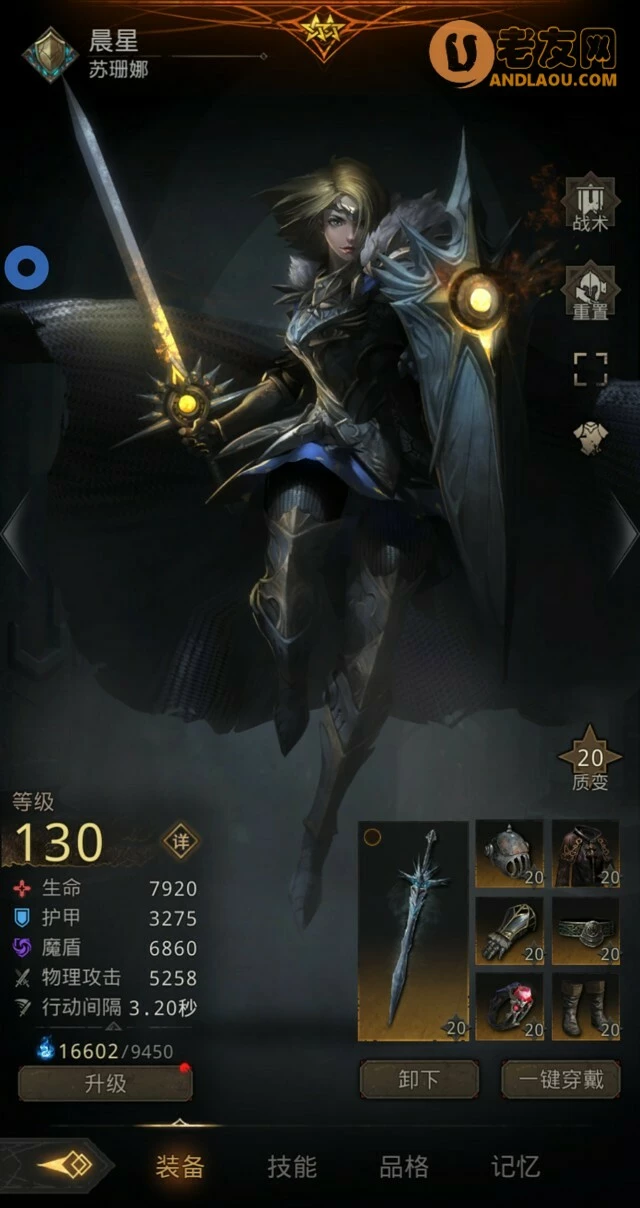
Task: Select the equipped sword weapon slot
Action: (413, 930)
